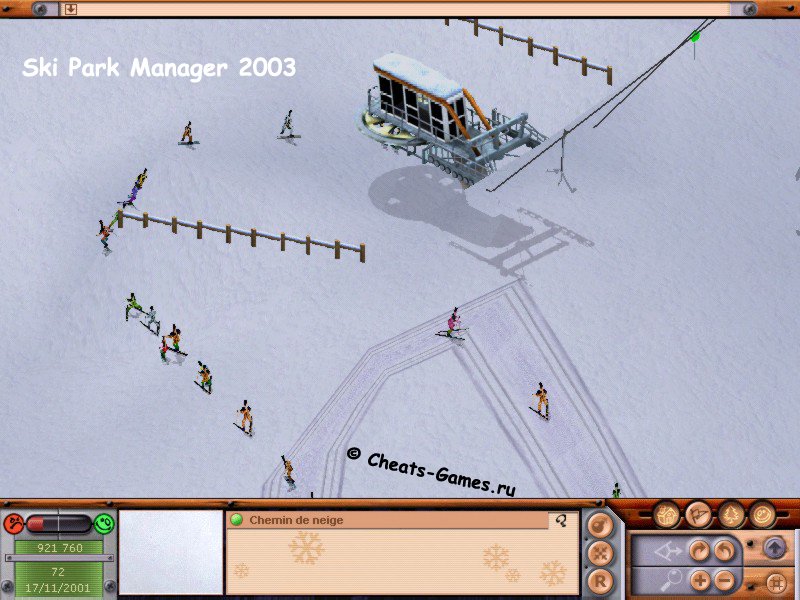Open the buildings menu with the house icon
The width and height of the screenshot is (800, 600).
tap(667, 515)
